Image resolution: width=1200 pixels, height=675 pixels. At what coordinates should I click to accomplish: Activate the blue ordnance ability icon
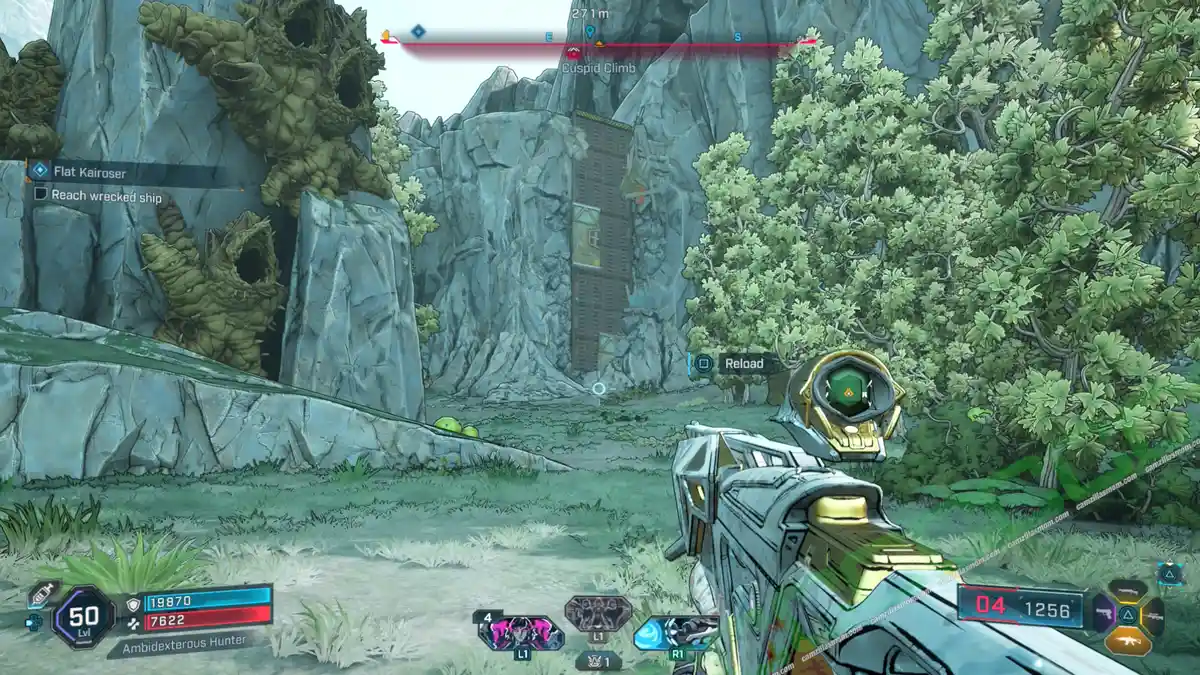click(676, 633)
